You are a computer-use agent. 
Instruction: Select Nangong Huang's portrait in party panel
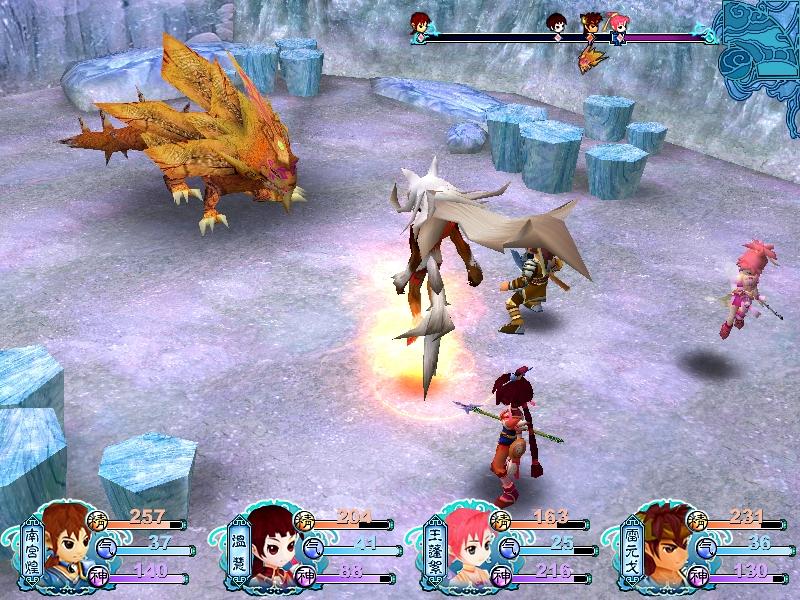[67, 546]
